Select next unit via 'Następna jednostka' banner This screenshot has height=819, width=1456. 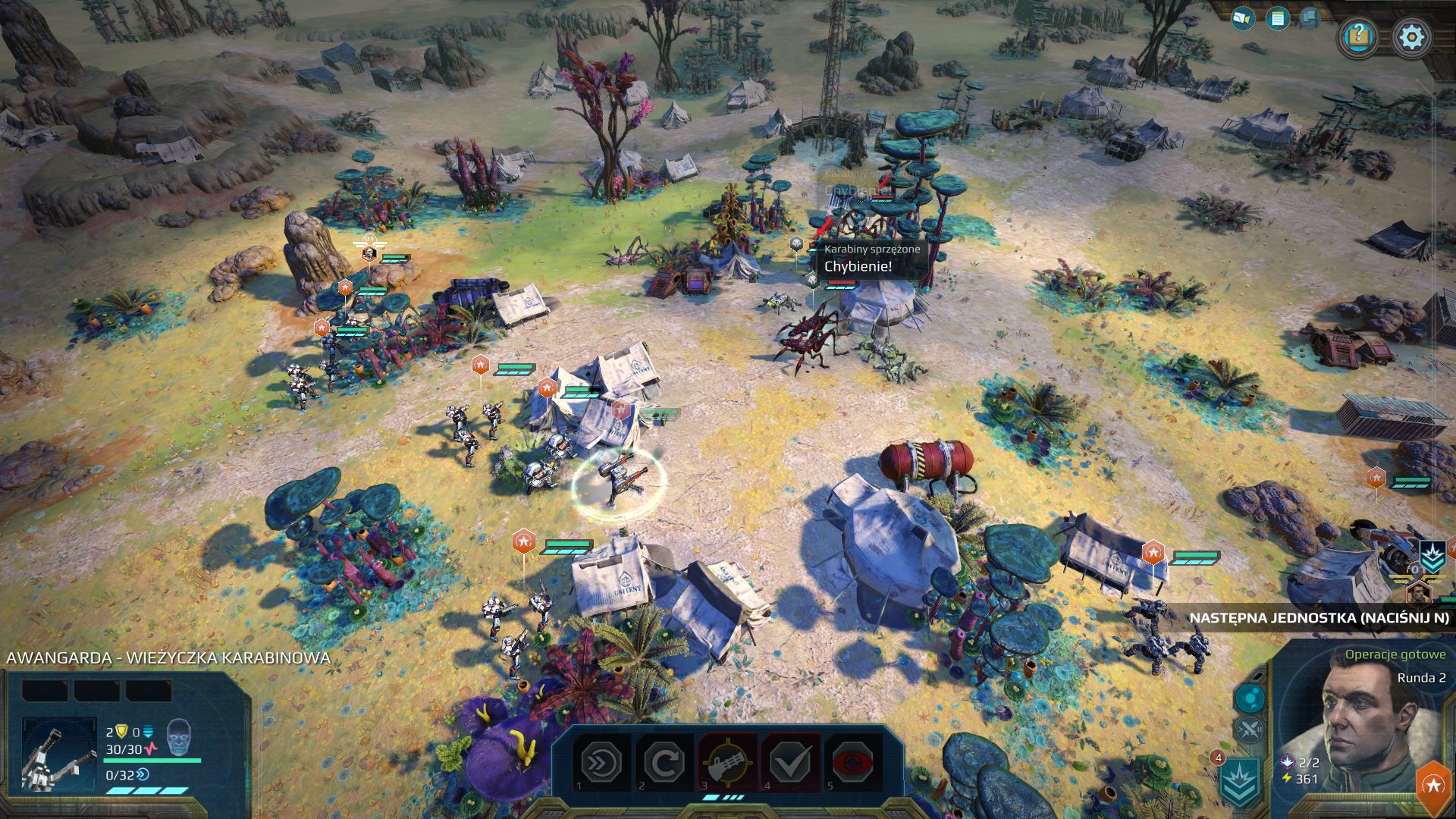pos(1318,618)
